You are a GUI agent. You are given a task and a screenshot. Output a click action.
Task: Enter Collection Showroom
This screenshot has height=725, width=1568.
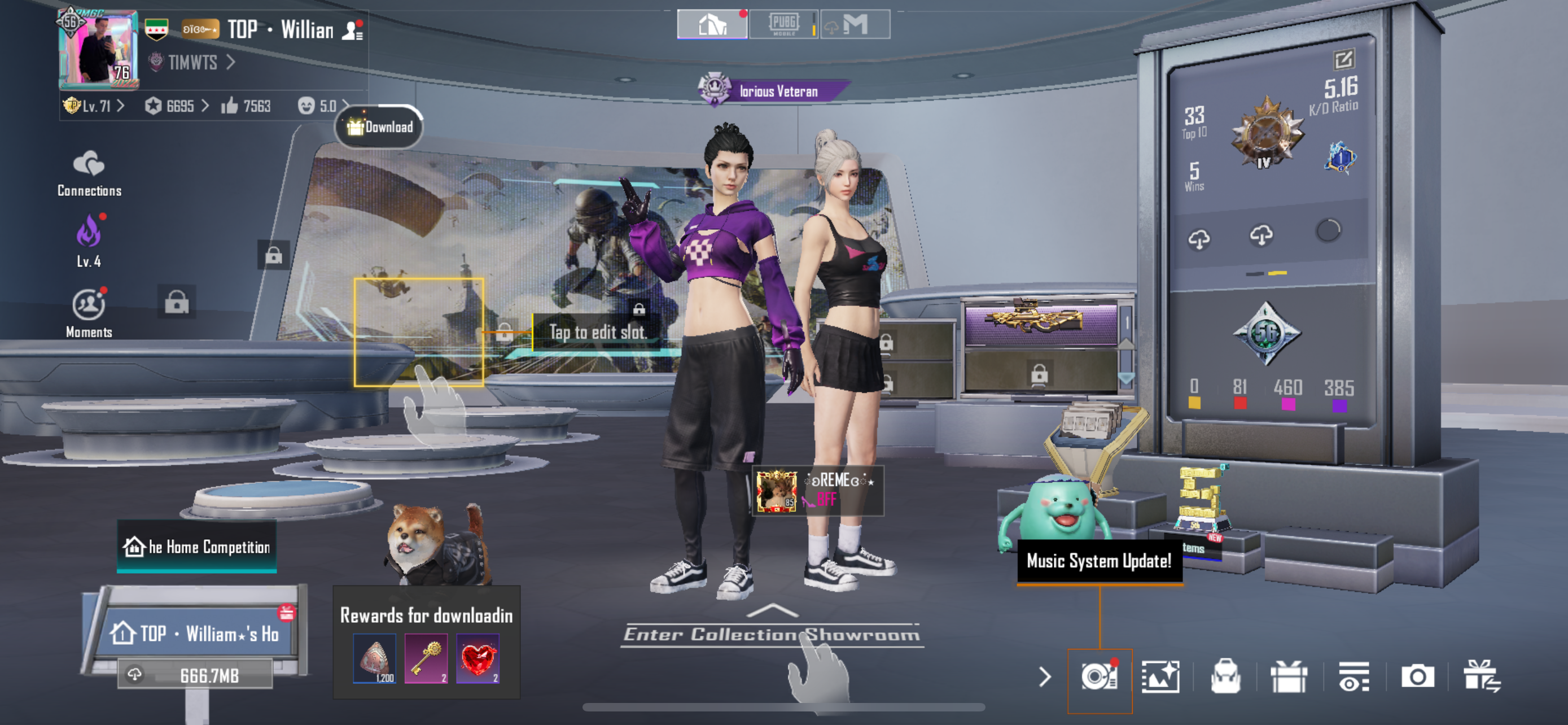(x=771, y=634)
